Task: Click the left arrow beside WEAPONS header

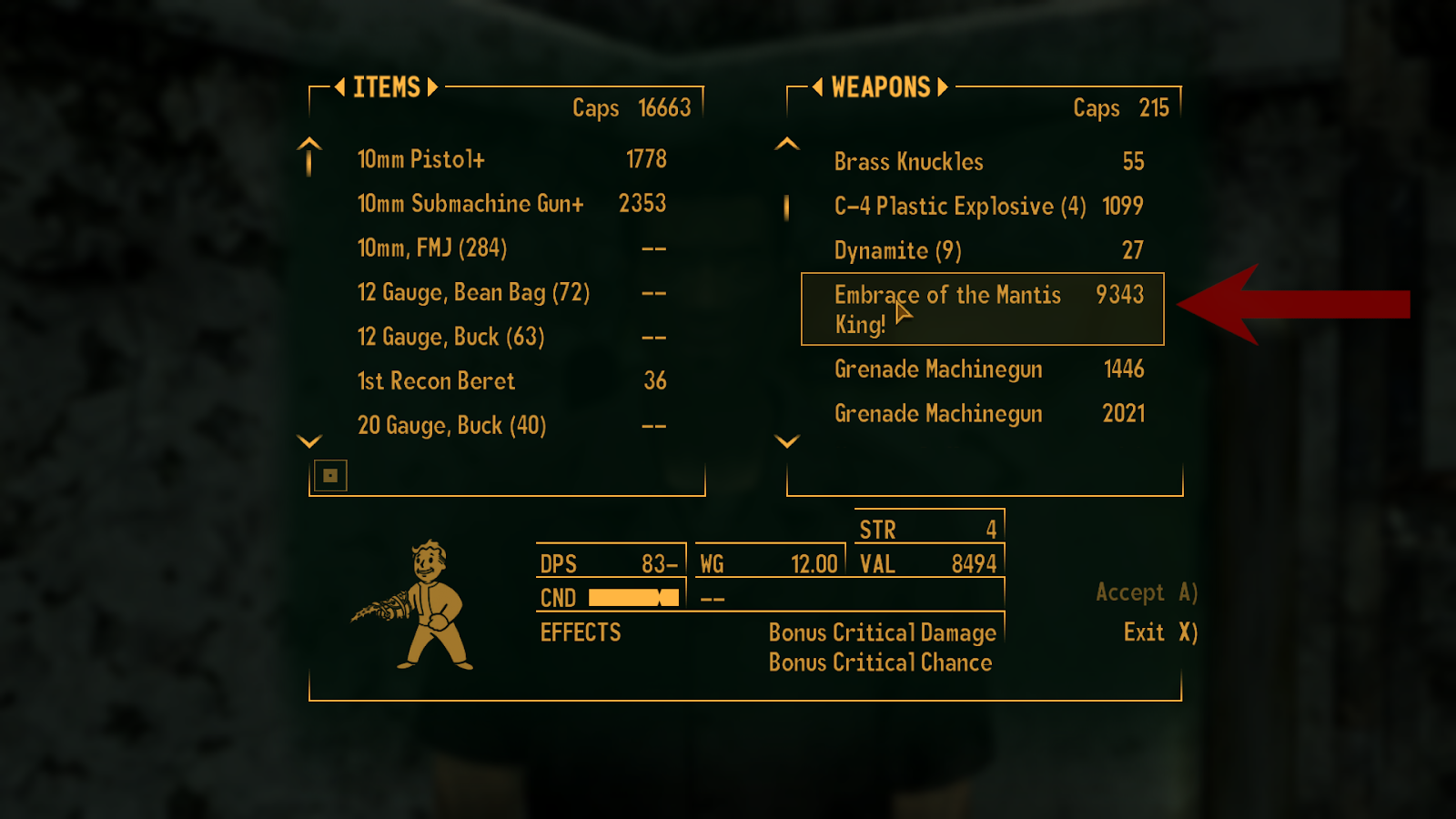Action: pos(817,87)
